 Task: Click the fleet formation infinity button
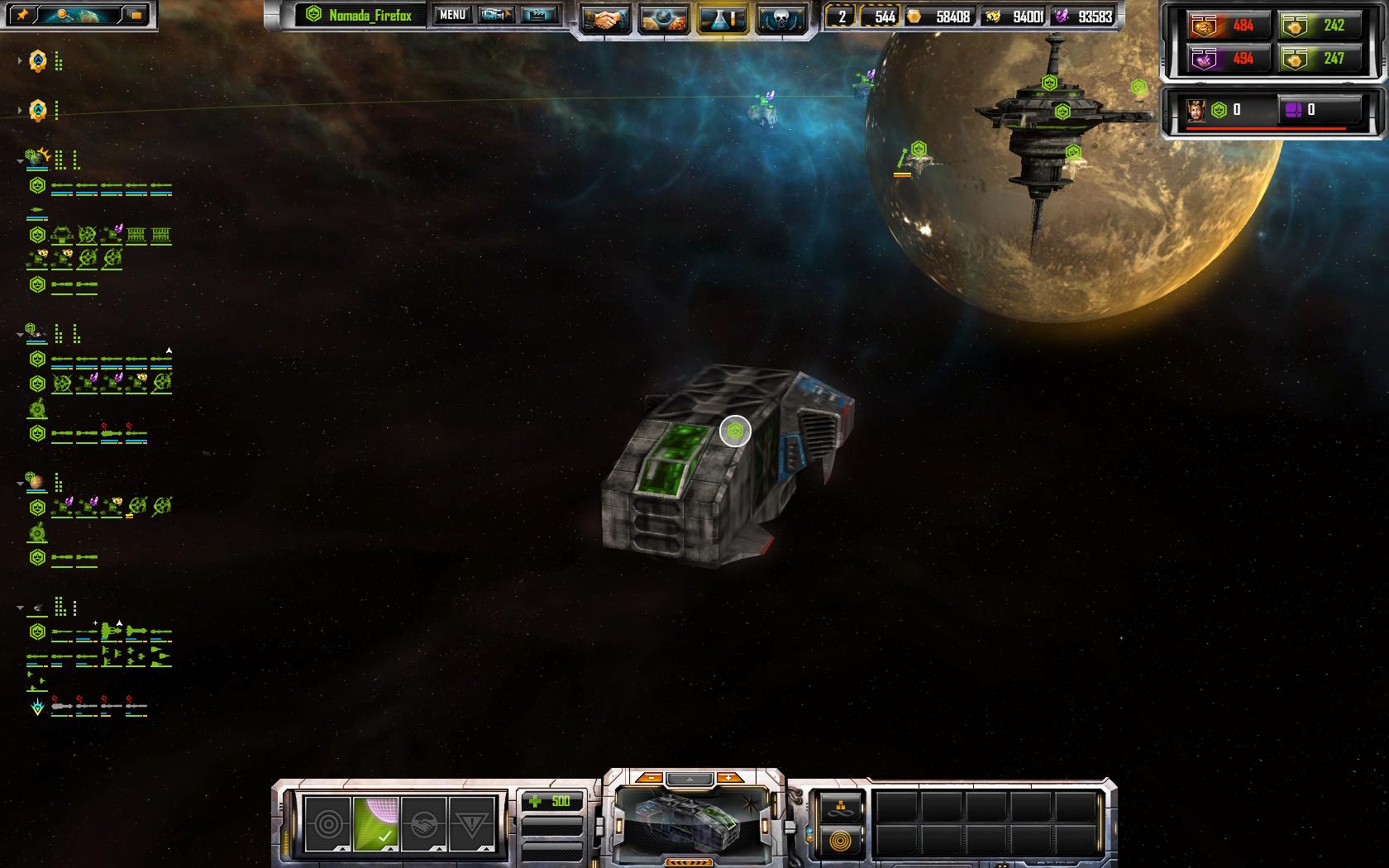[841, 808]
